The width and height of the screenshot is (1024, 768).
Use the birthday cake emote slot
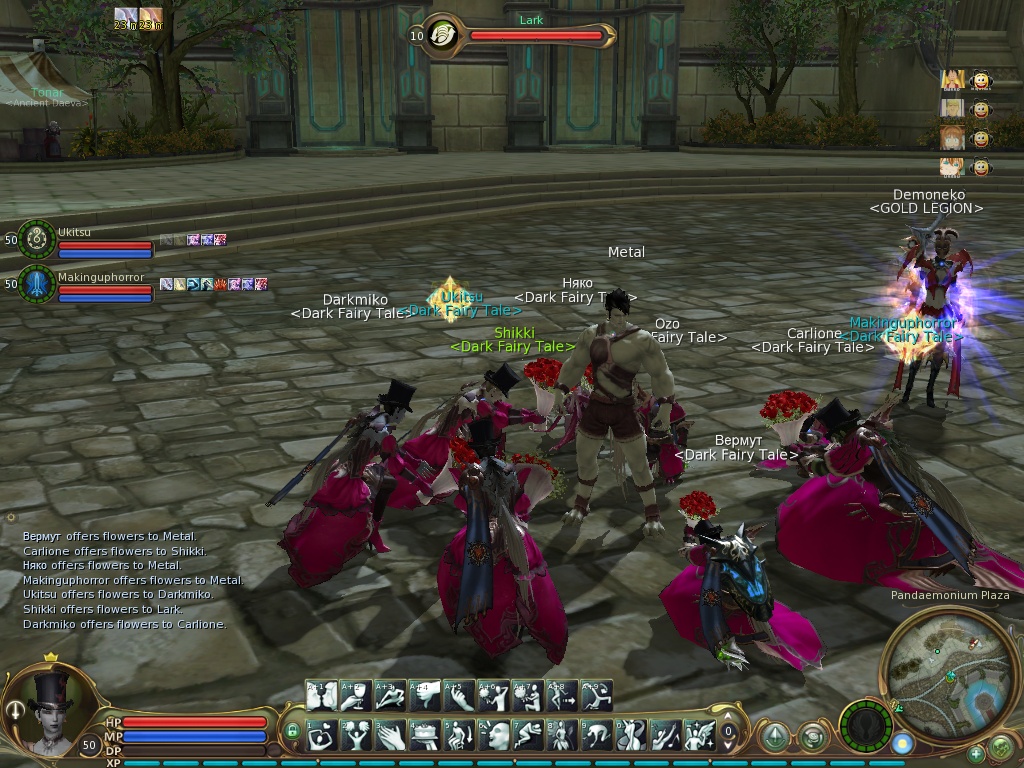(425, 736)
